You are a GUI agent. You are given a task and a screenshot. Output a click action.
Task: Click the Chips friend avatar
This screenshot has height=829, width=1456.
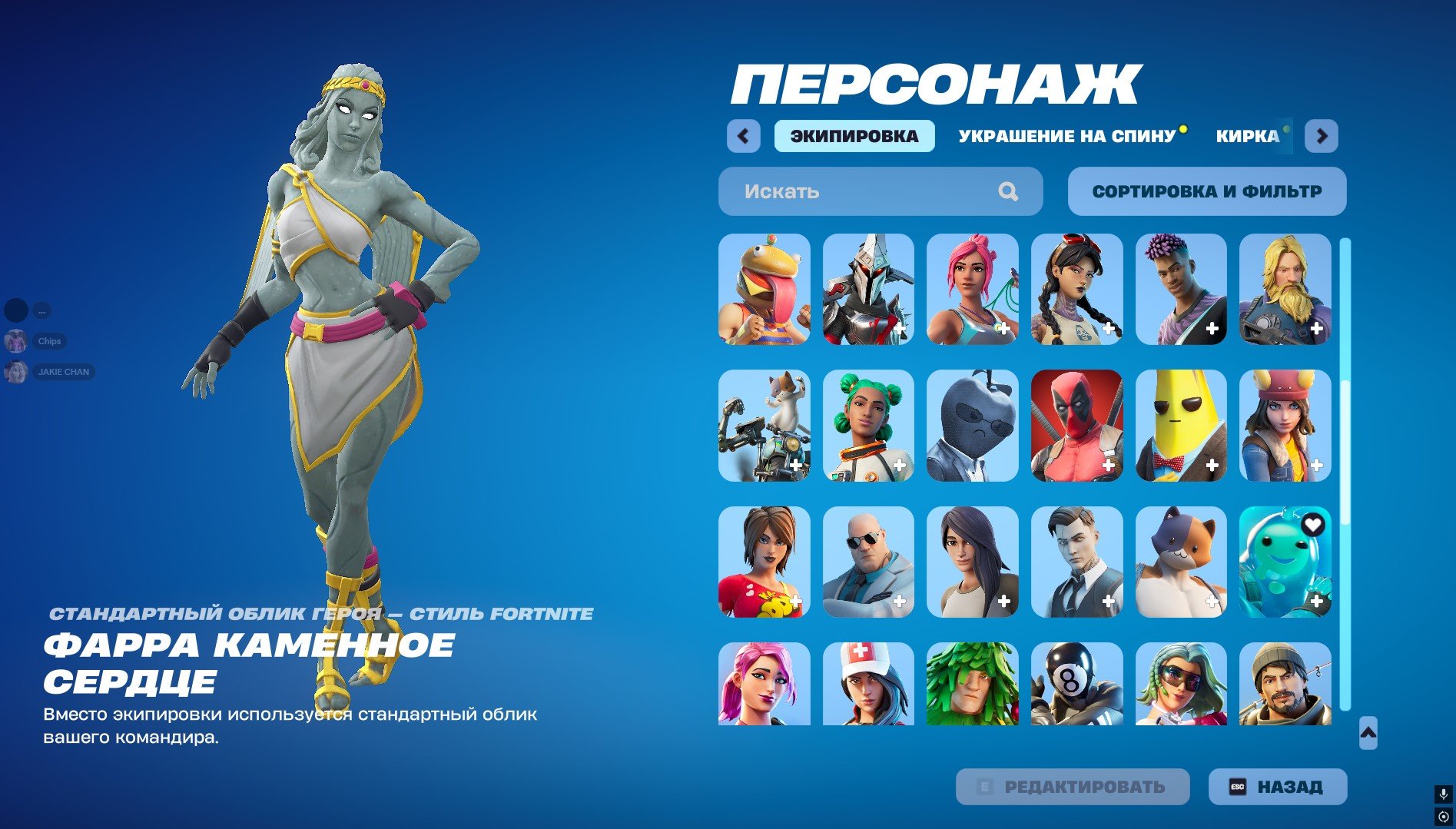pos(17,341)
